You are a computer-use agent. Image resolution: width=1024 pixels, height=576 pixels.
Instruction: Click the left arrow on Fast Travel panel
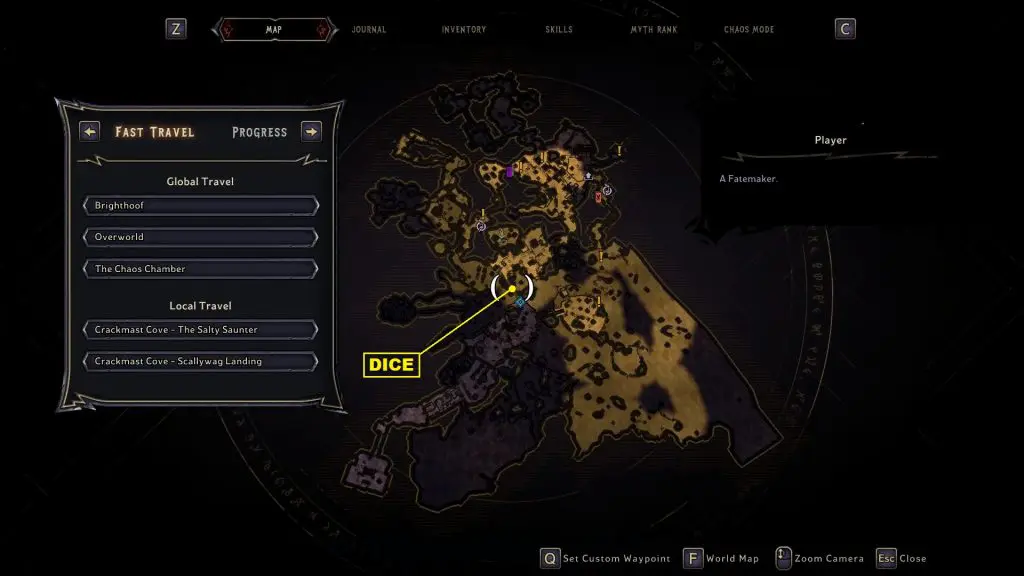[x=90, y=131]
